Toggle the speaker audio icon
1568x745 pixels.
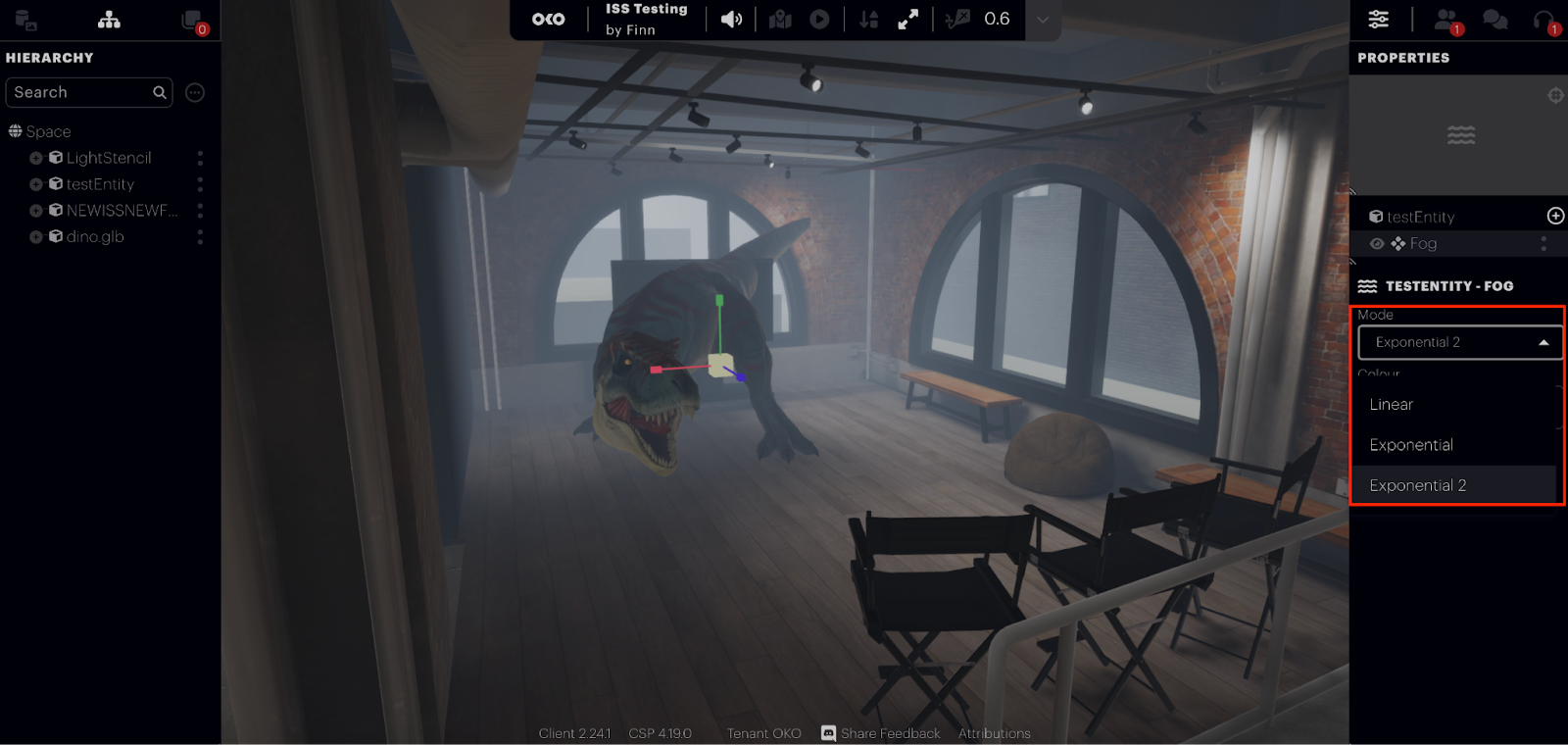[731, 20]
